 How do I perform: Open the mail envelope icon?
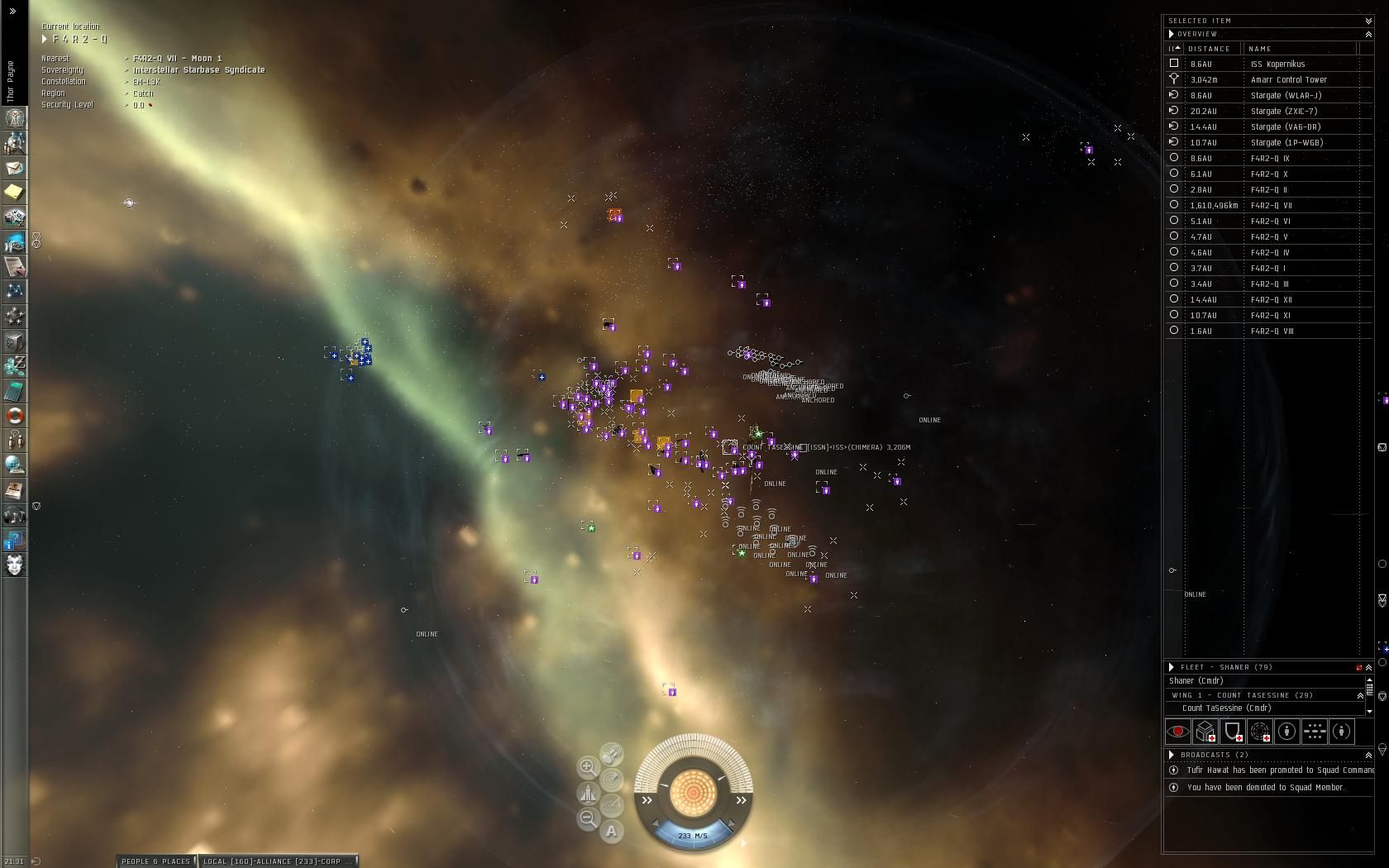[15, 168]
